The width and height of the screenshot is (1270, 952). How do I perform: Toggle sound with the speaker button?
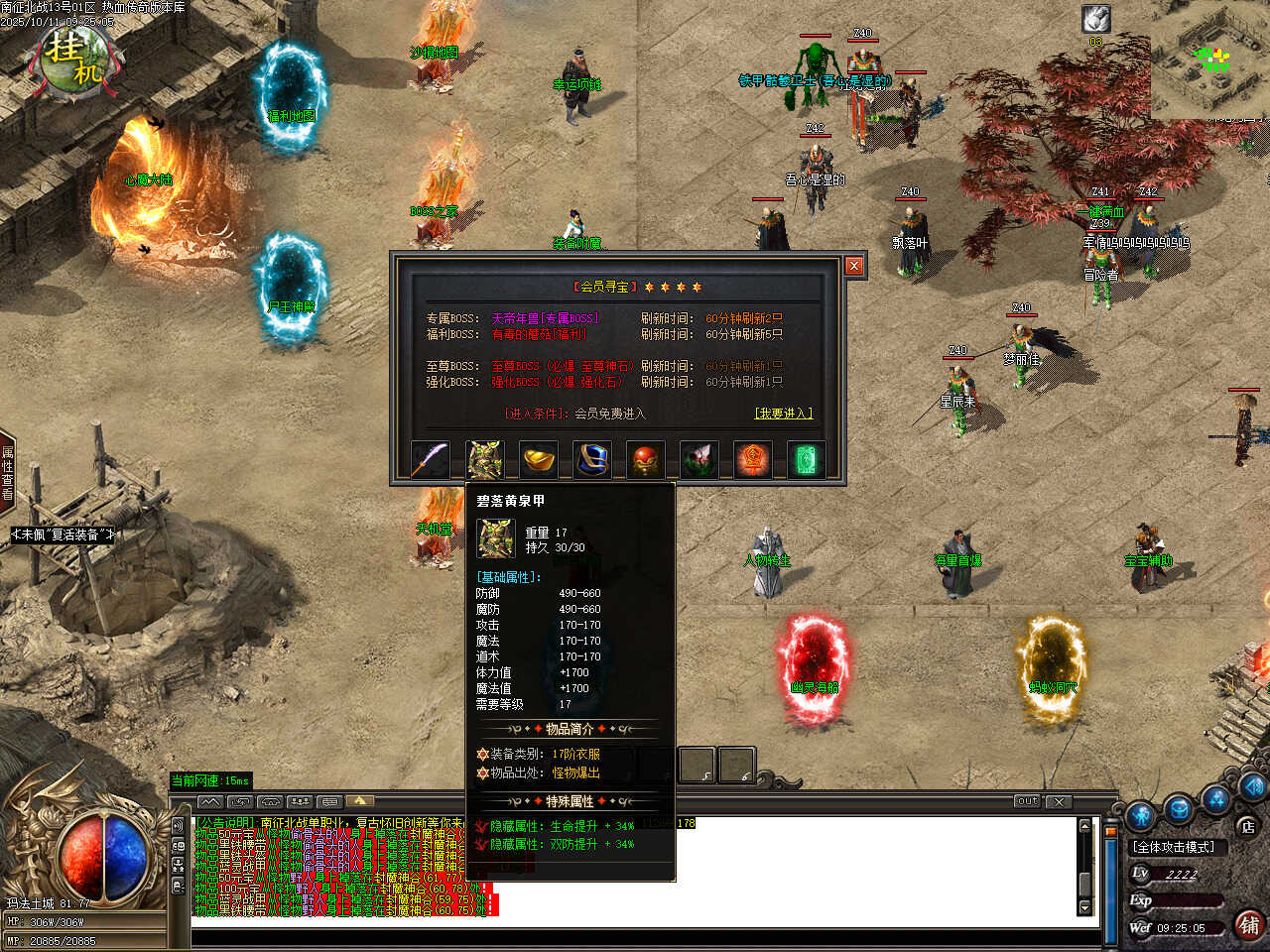coord(1252,785)
